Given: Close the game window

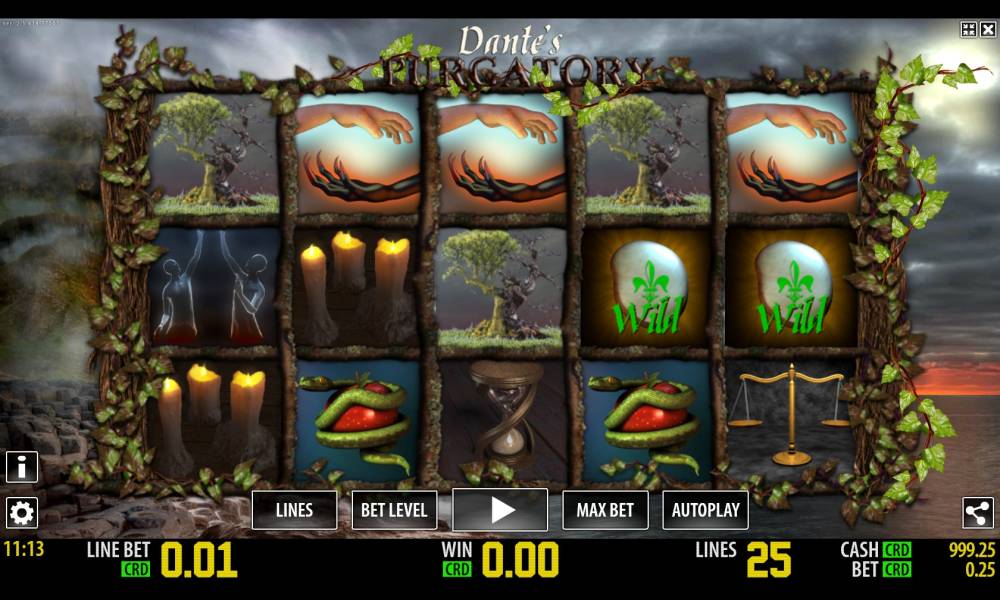Looking at the screenshot, I should click(988, 30).
